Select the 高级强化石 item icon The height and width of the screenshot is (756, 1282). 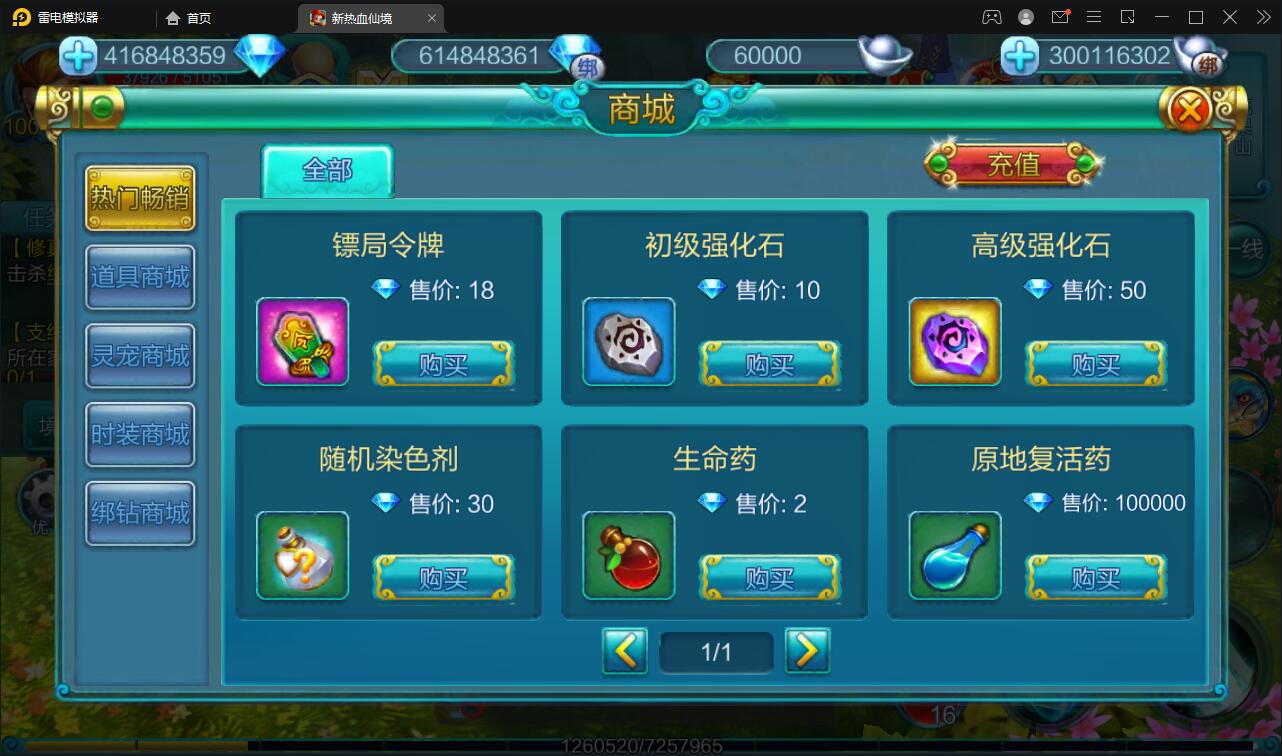953,342
